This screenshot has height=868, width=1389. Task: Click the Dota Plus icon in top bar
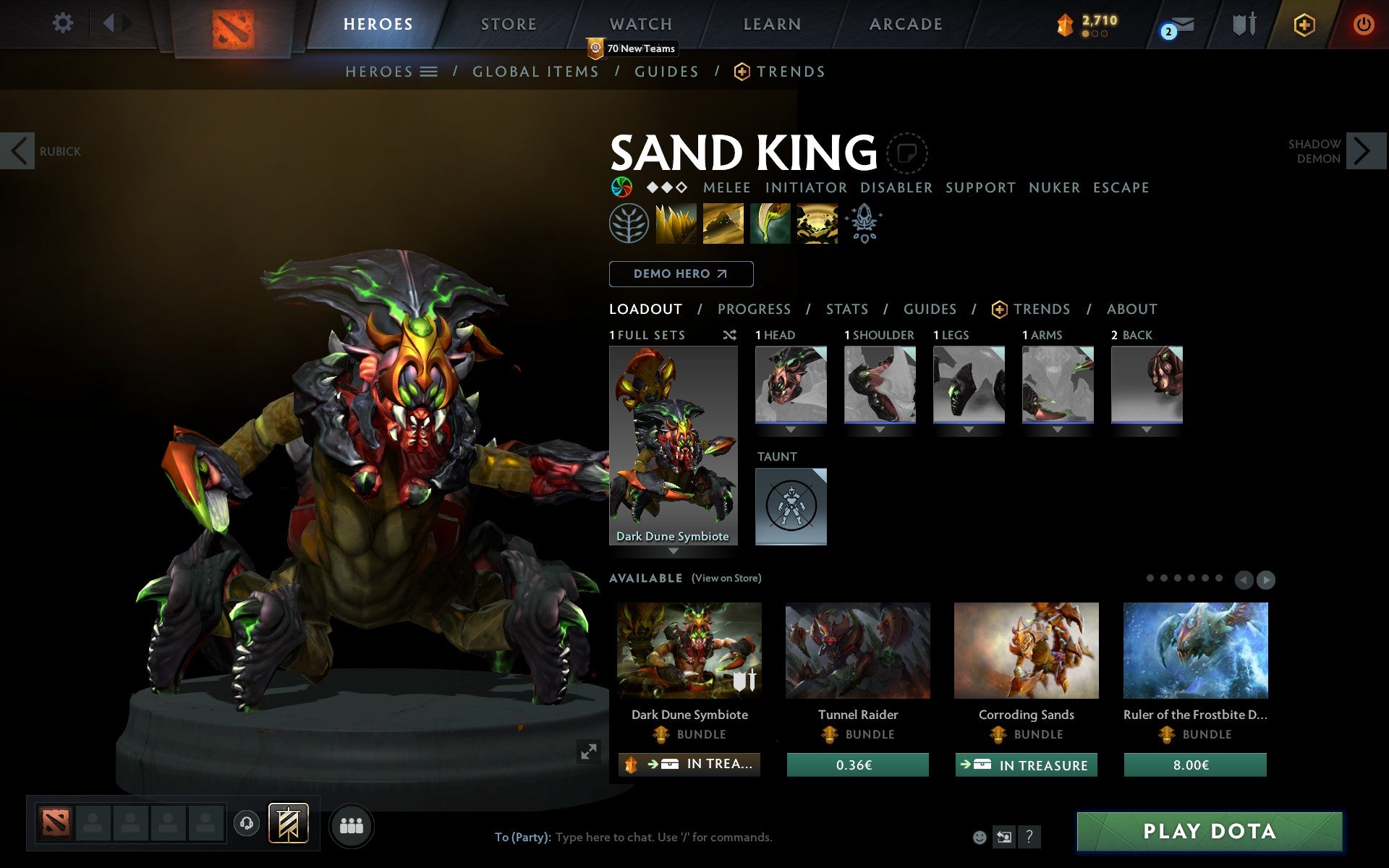(1304, 23)
